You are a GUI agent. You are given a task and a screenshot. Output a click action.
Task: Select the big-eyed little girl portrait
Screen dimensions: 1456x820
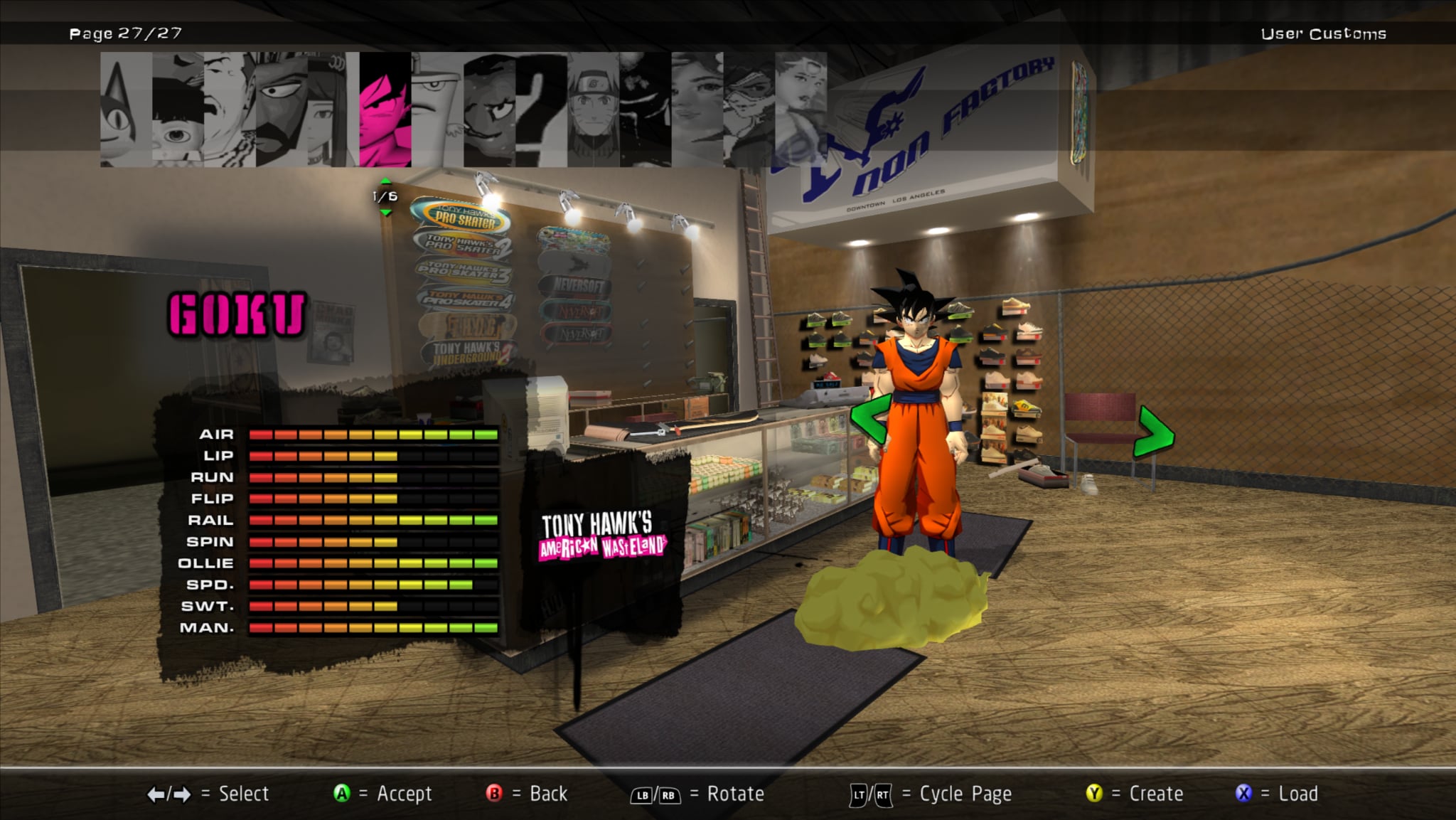[178, 110]
